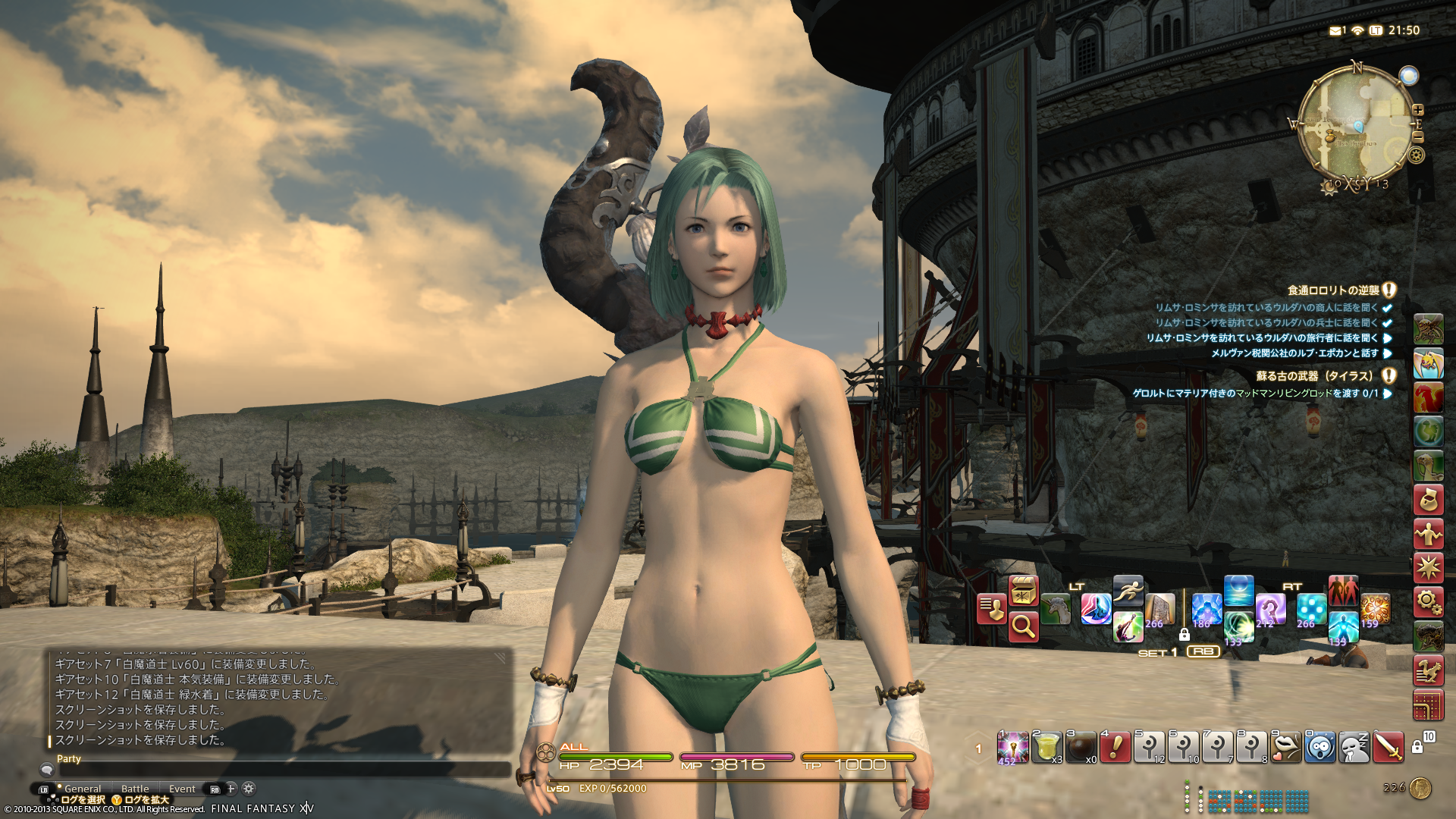Click the magnifying glass search icon
1456x819 pixels.
tap(1023, 627)
